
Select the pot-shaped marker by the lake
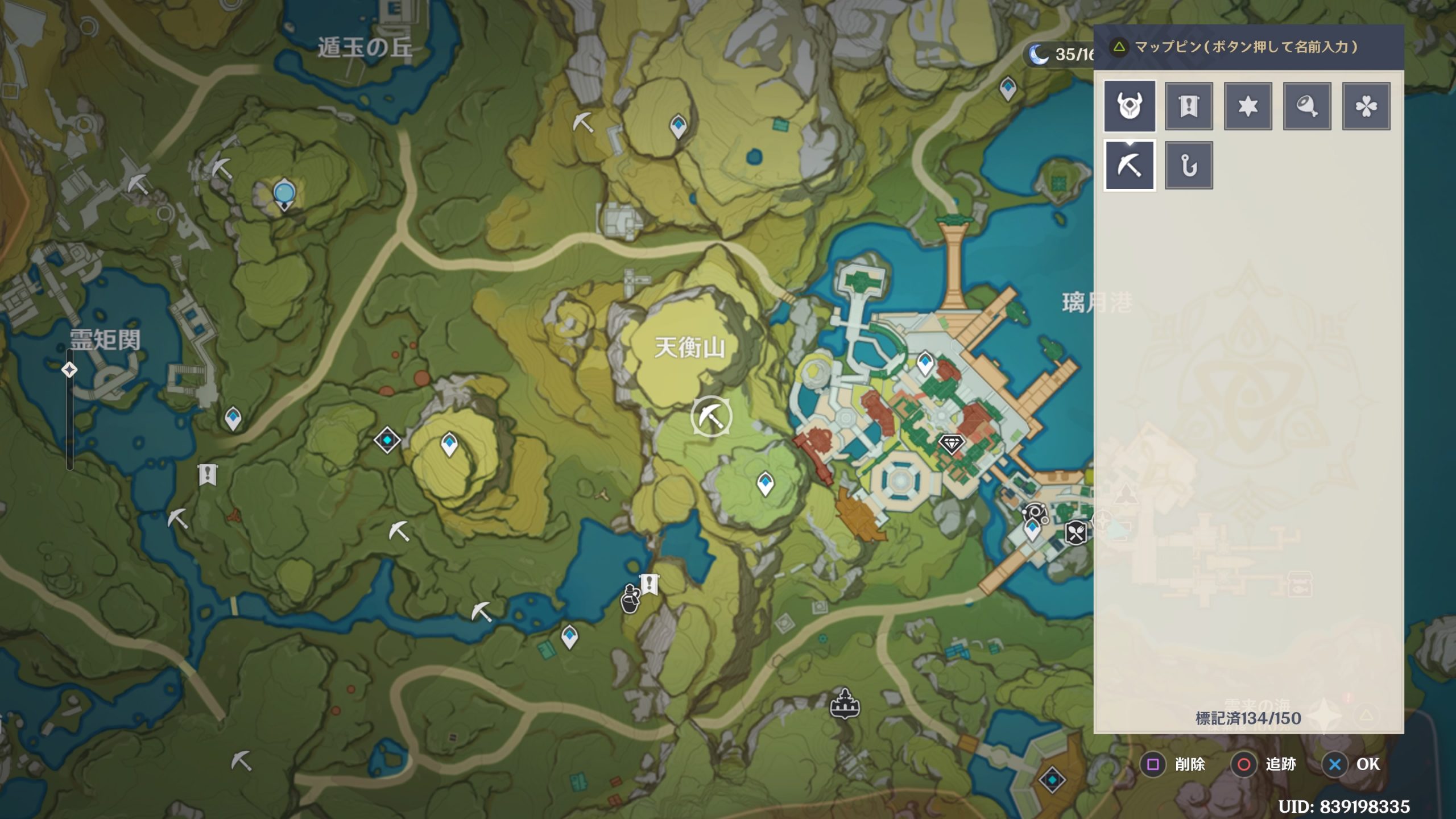click(630, 598)
